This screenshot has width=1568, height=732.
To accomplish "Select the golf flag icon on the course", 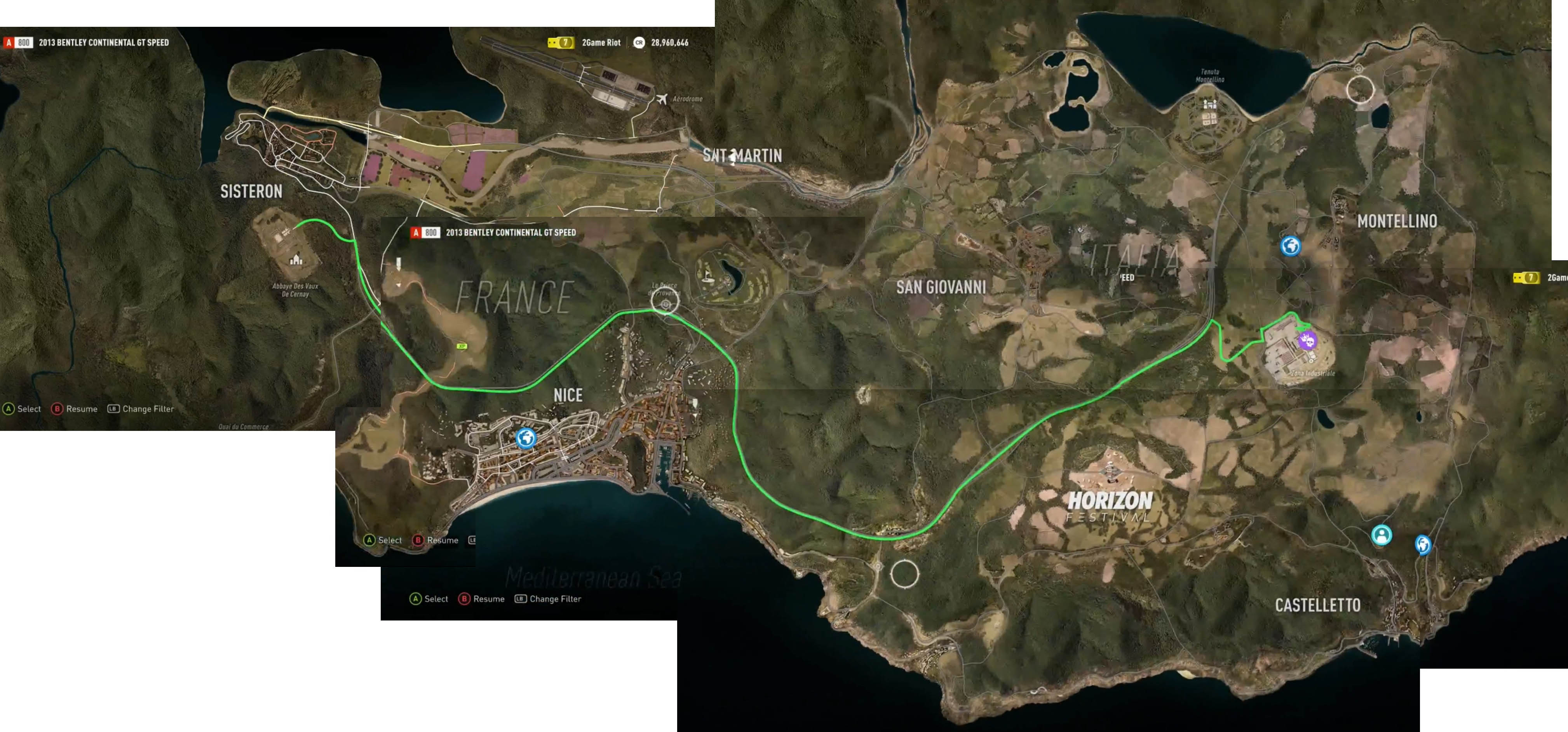I will 706,276.
